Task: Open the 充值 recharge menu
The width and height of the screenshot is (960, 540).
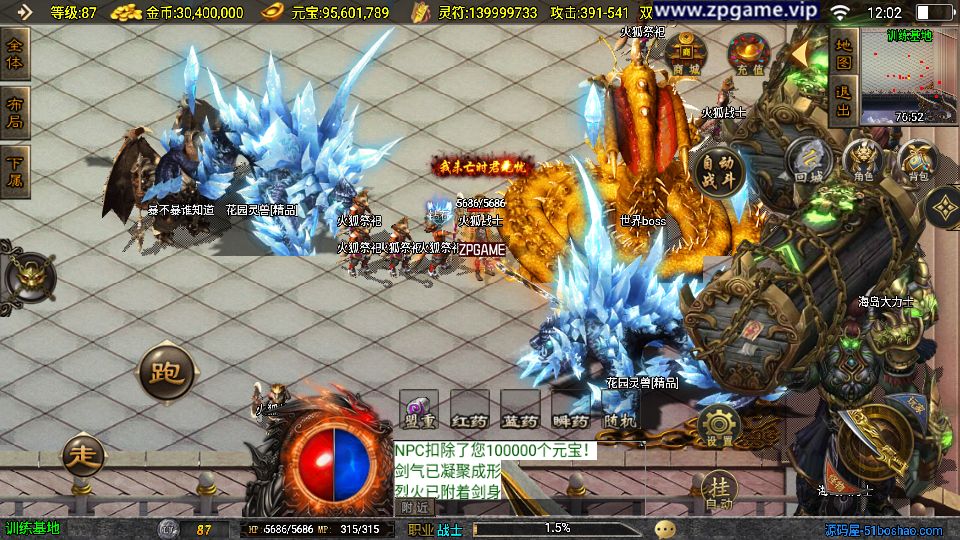Action: tap(748, 54)
